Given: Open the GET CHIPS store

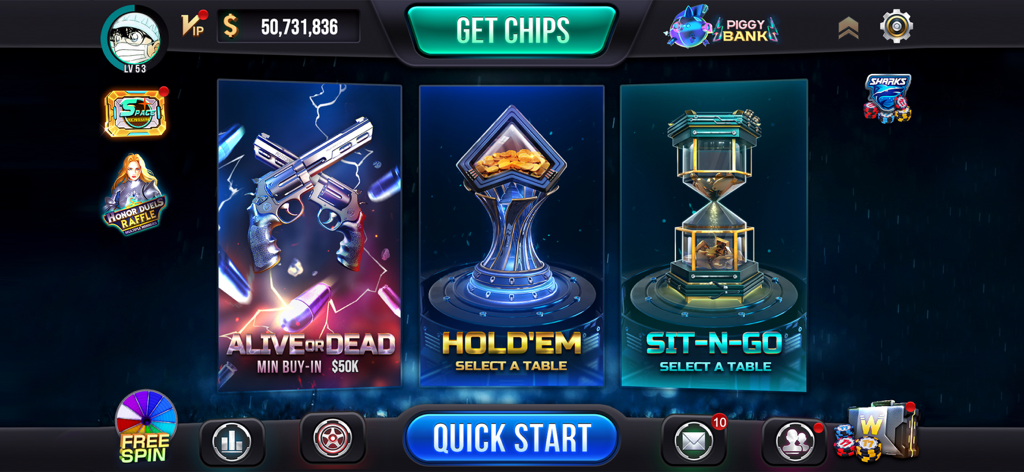Looking at the screenshot, I should tap(511, 30).
